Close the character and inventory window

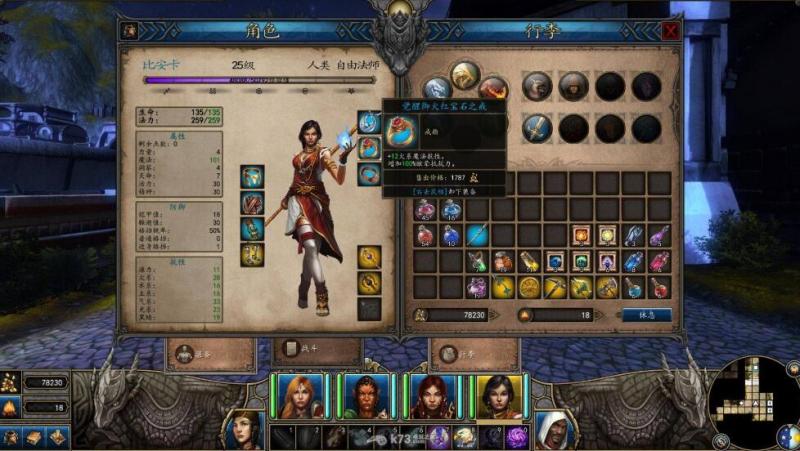pyautogui.click(x=670, y=31)
